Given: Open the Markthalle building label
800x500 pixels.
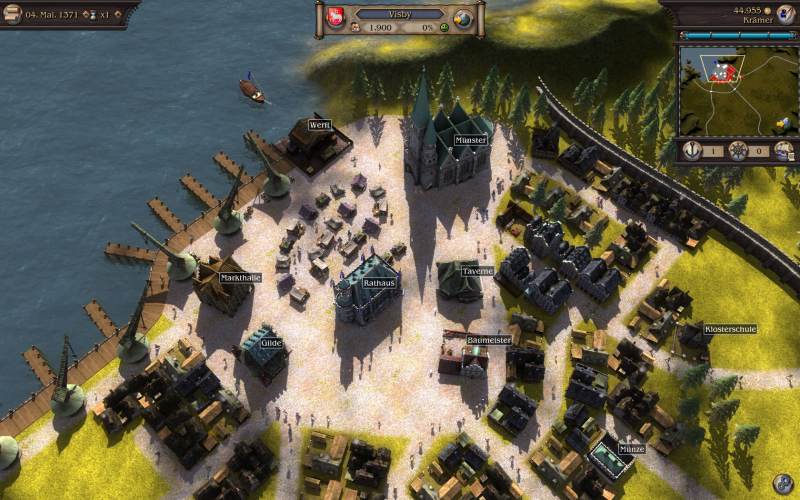Looking at the screenshot, I should pyautogui.click(x=240, y=277).
